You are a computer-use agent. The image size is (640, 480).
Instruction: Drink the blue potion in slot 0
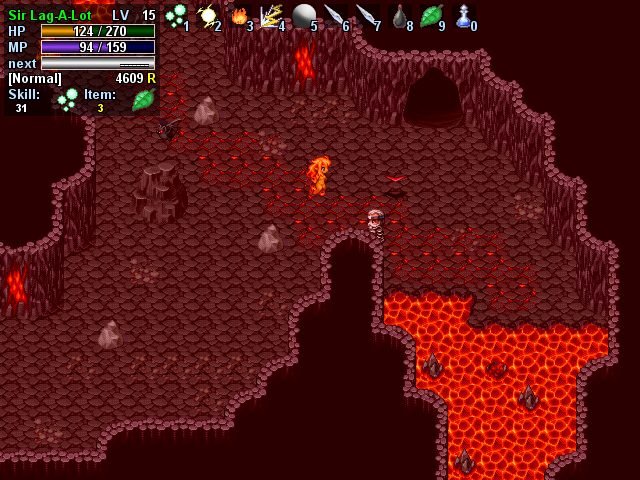[463, 15]
